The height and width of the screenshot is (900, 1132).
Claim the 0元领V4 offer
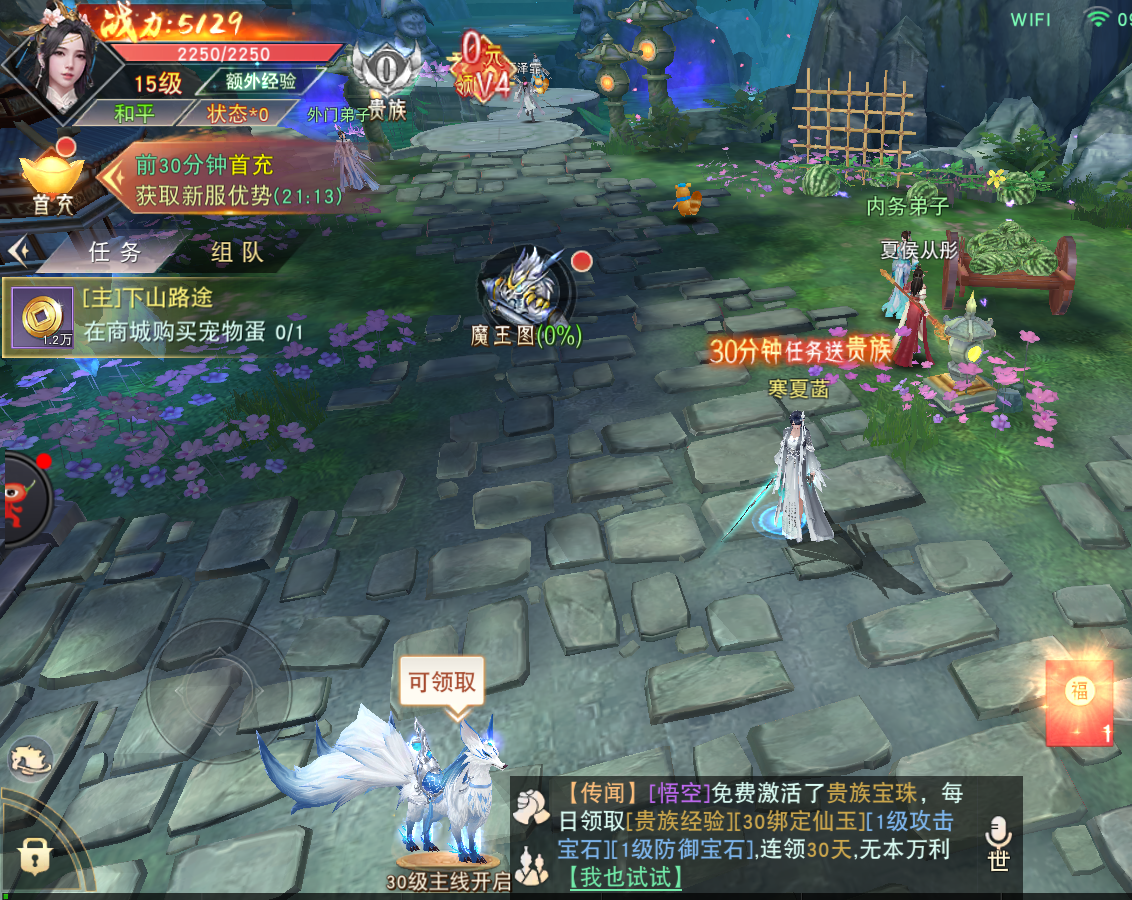[487, 65]
